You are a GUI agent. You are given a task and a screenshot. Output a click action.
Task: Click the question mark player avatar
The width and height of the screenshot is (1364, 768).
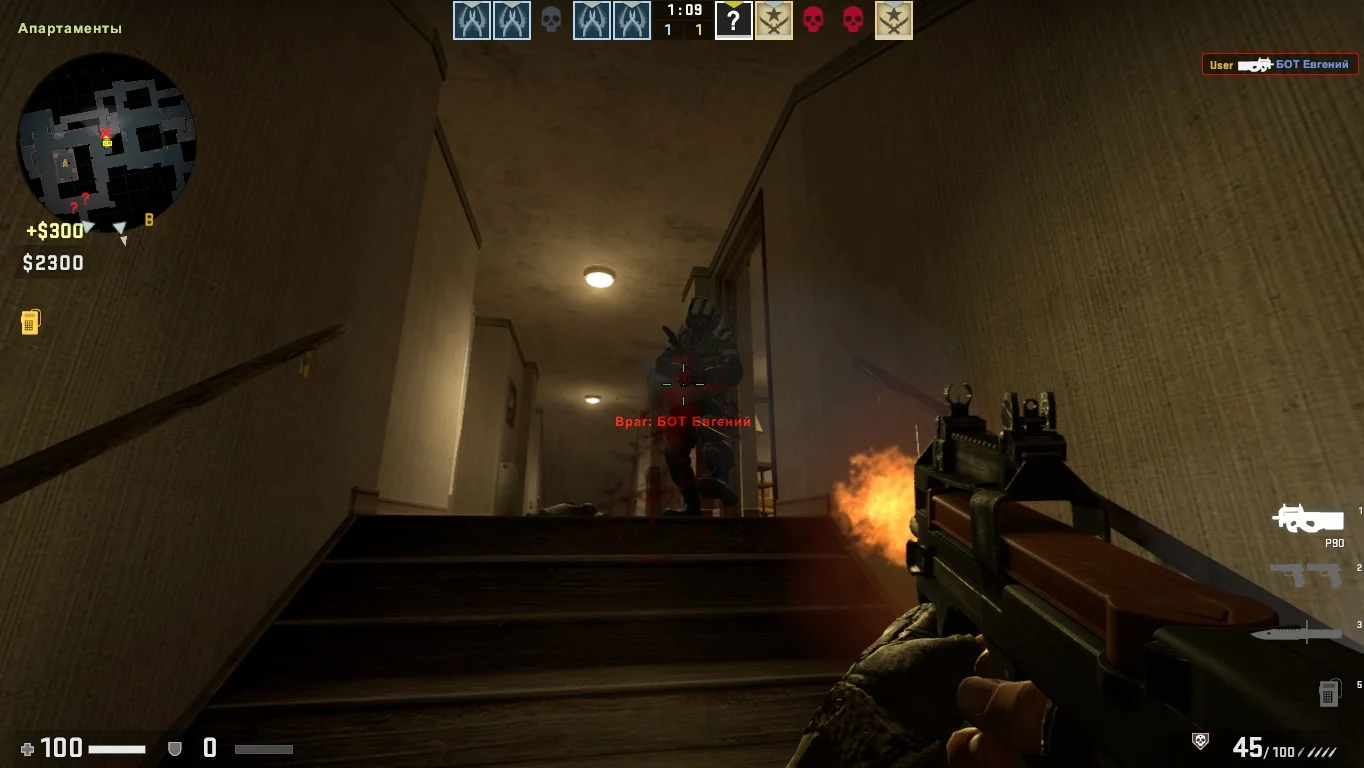pos(733,21)
